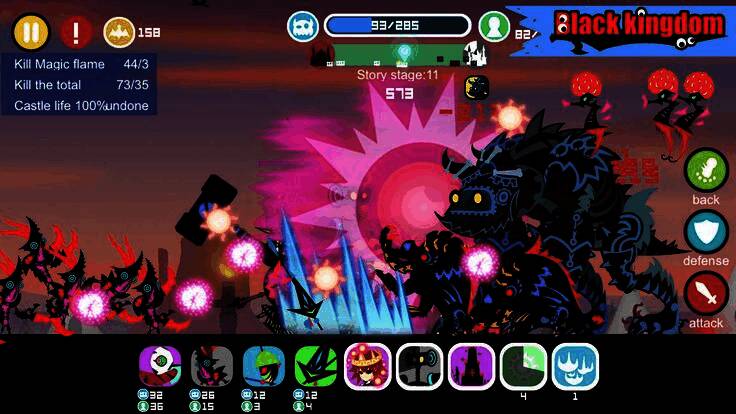Command troops to attack with the sword button
This screenshot has width=736, height=414.
706,294
